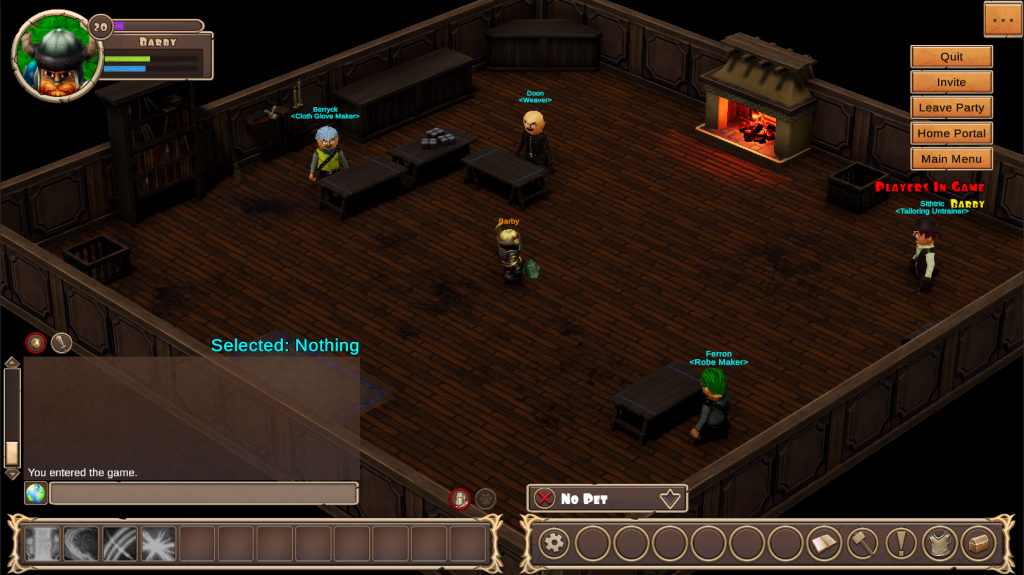Image resolution: width=1024 pixels, height=575 pixels.
Task: Click Bardy's Viking character portrait
Action: (57, 56)
